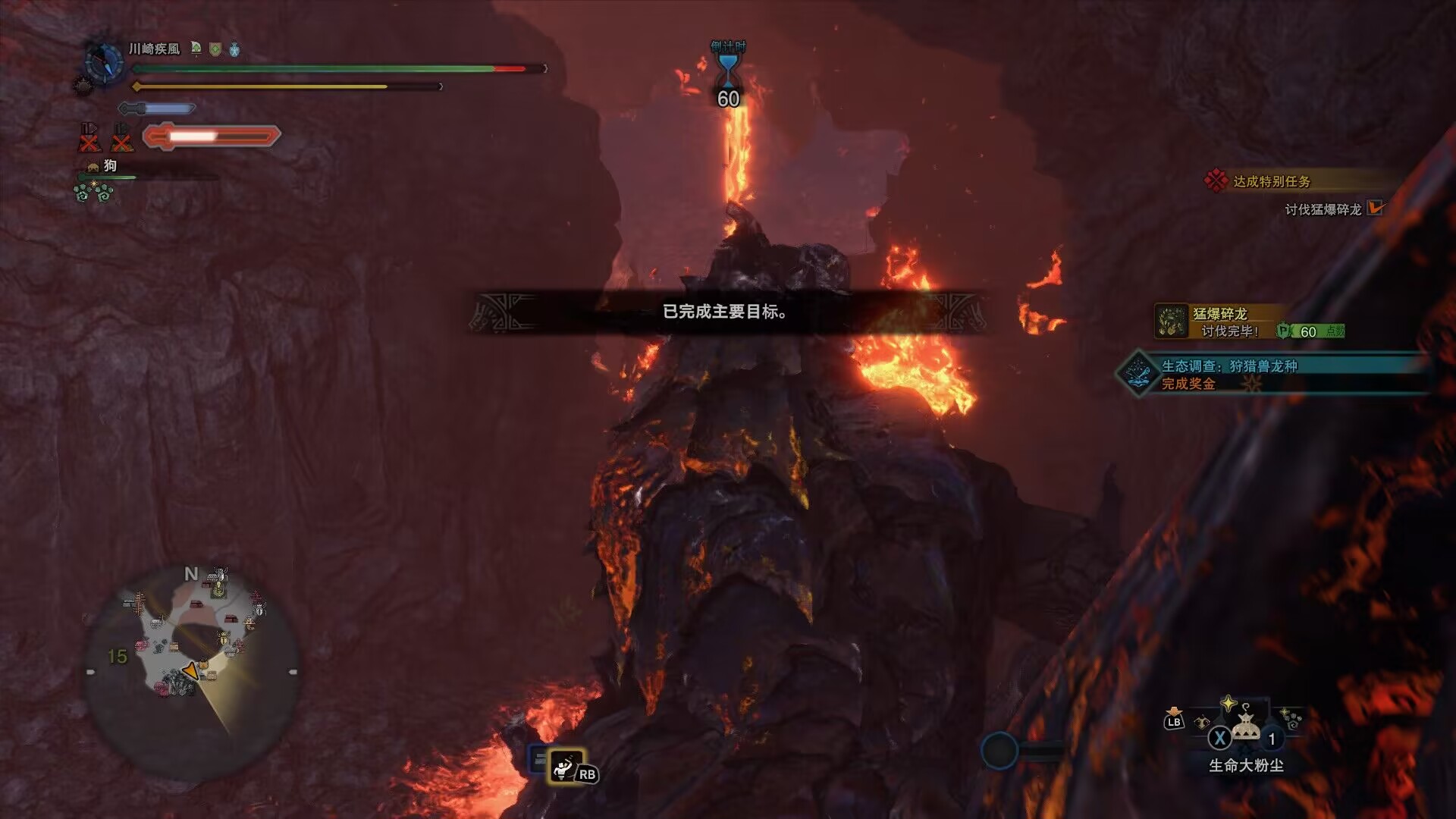Click the palico companion 狗 status
This screenshot has width=1456, height=819.
[109, 166]
